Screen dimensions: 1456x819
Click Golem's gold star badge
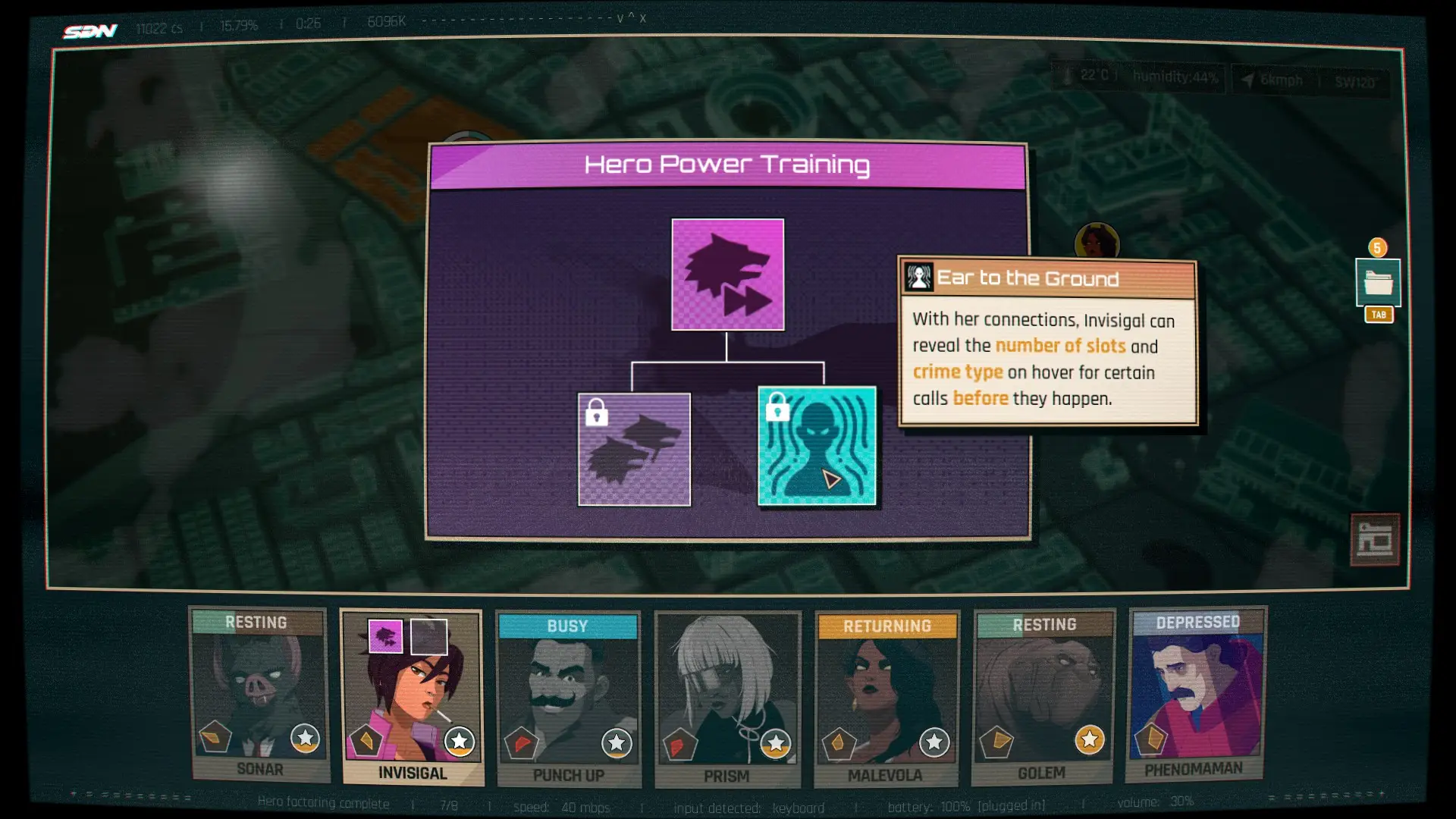click(1089, 739)
